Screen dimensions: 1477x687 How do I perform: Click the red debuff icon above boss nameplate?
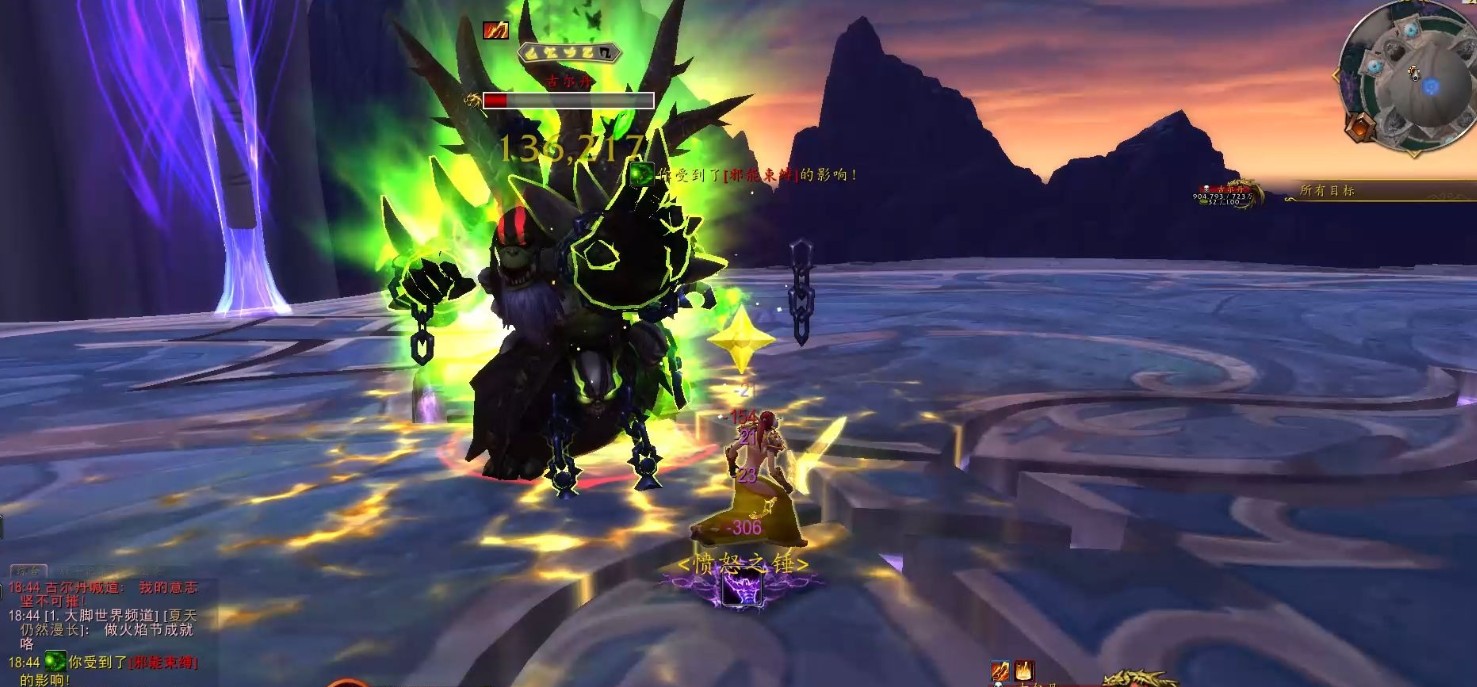(x=495, y=30)
